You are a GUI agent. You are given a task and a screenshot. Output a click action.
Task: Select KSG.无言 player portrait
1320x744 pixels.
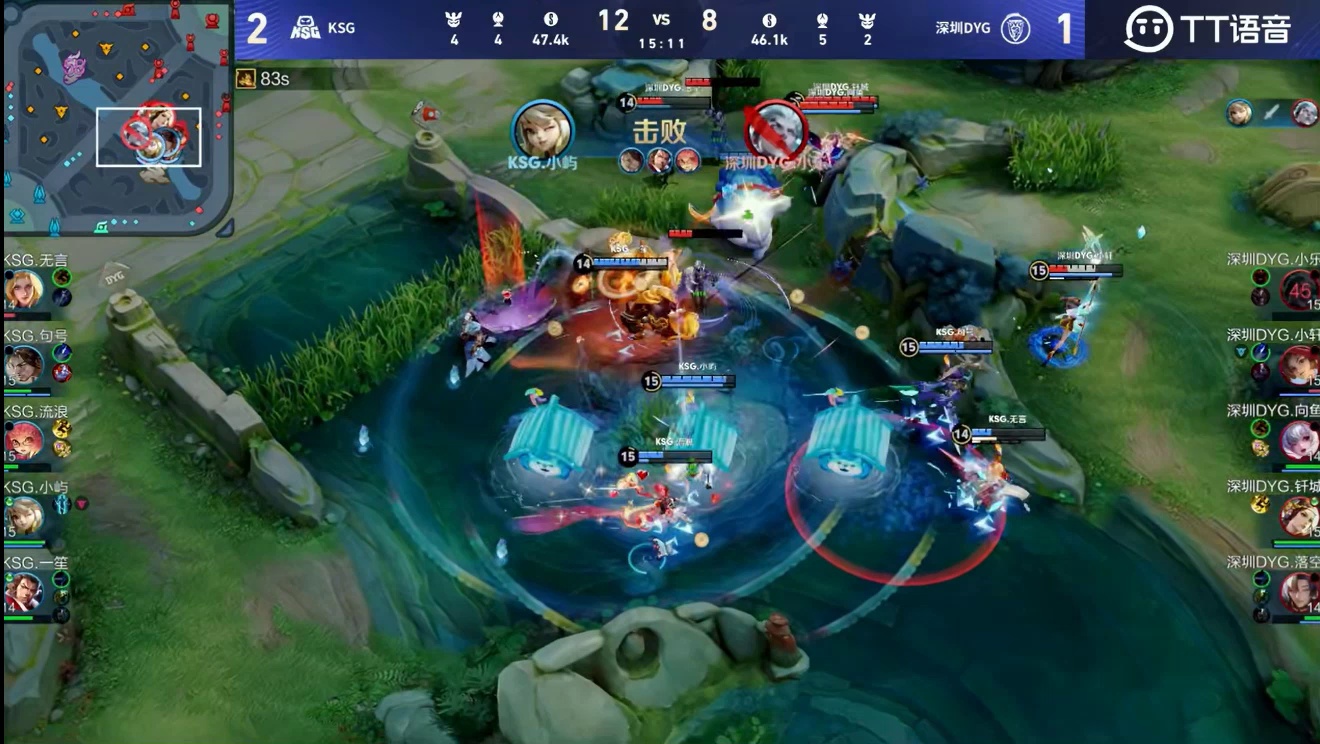click(24, 290)
